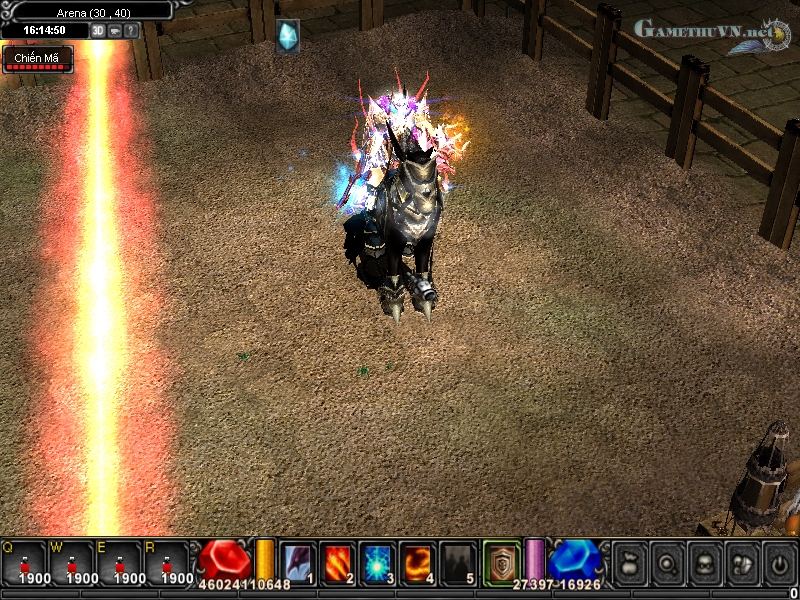This screenshot has height=600, width=800.
Task: Use the red potion in the Q slot
Action: coord(24,563)
